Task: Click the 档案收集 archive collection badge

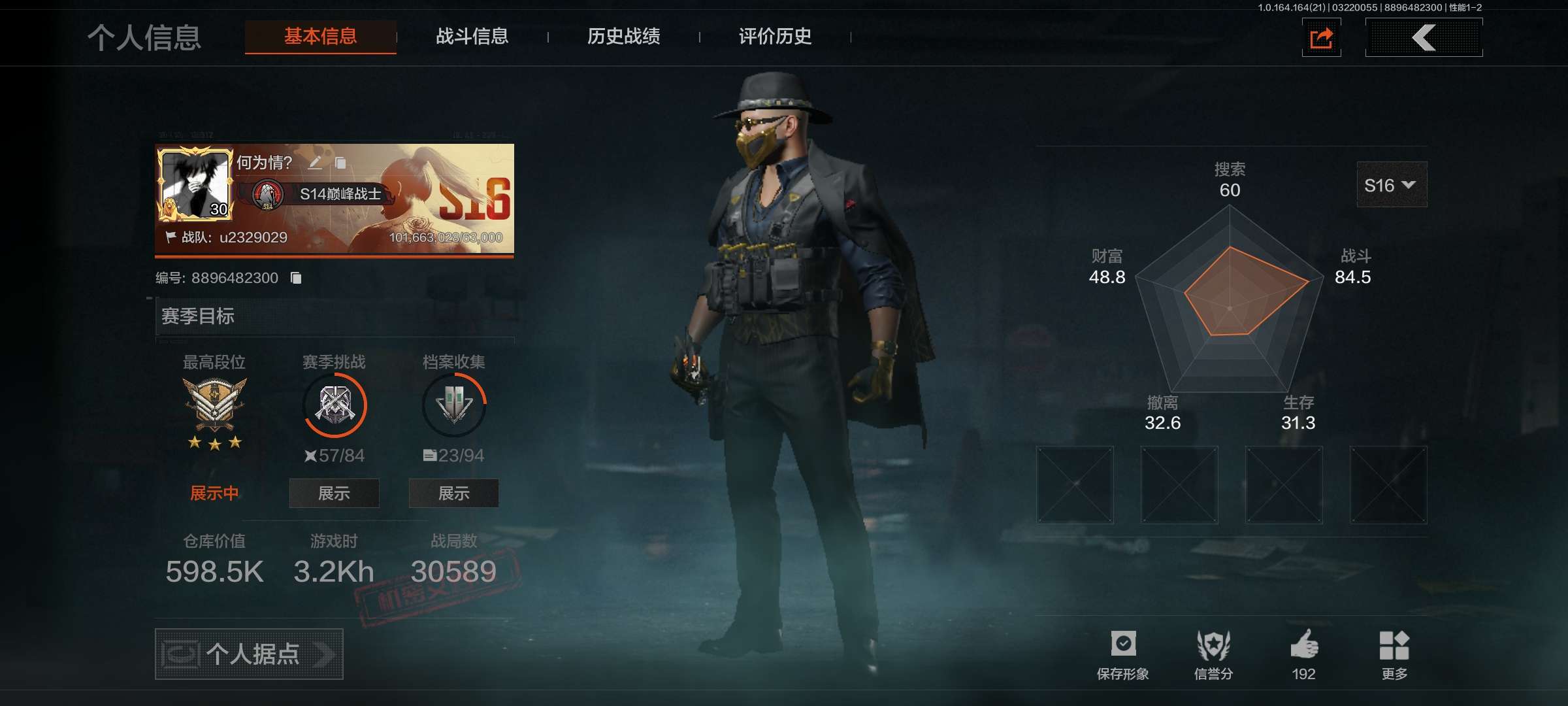Action: (x=453, y=404)
